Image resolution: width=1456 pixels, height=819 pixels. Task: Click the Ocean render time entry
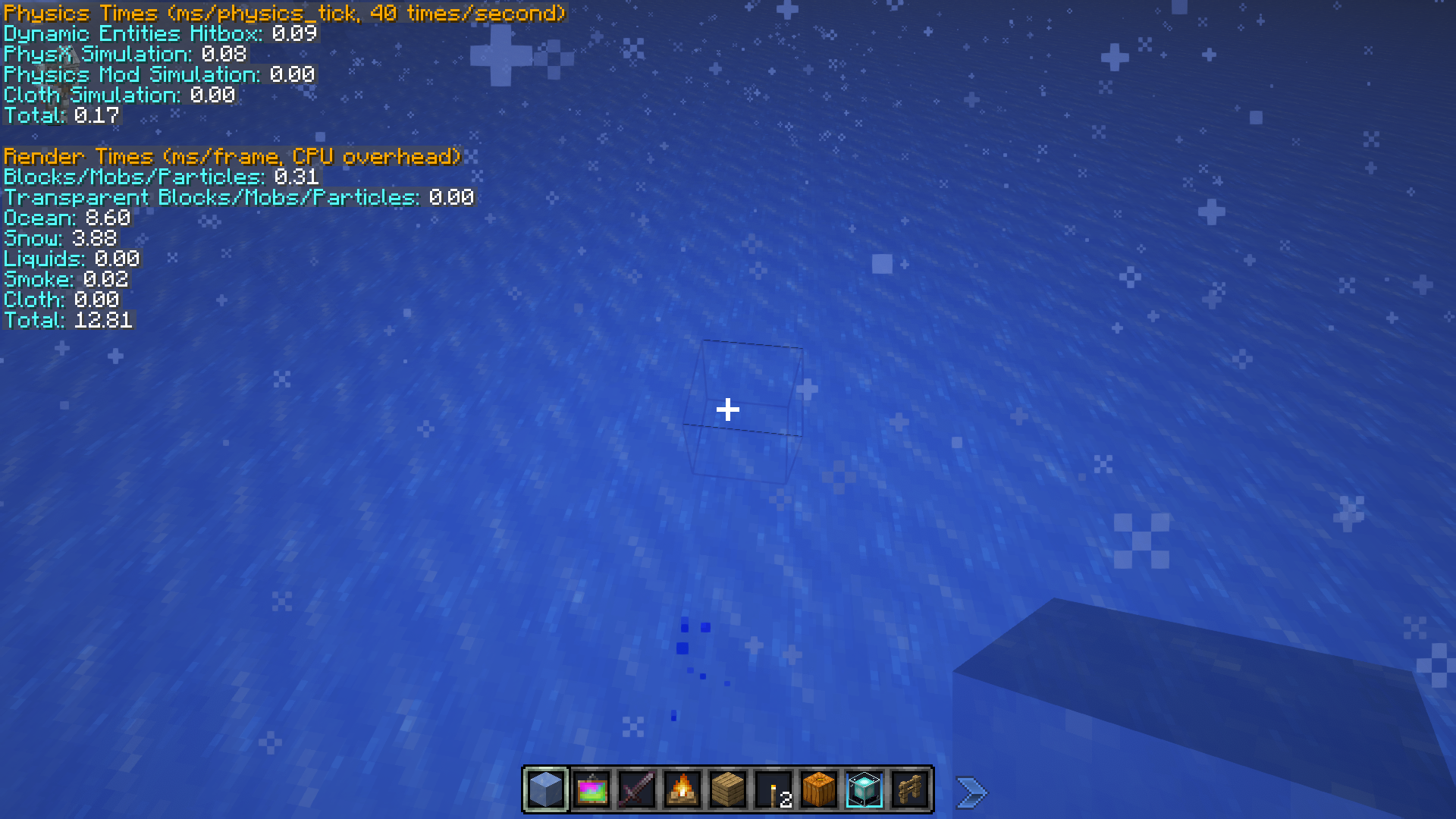67,218
